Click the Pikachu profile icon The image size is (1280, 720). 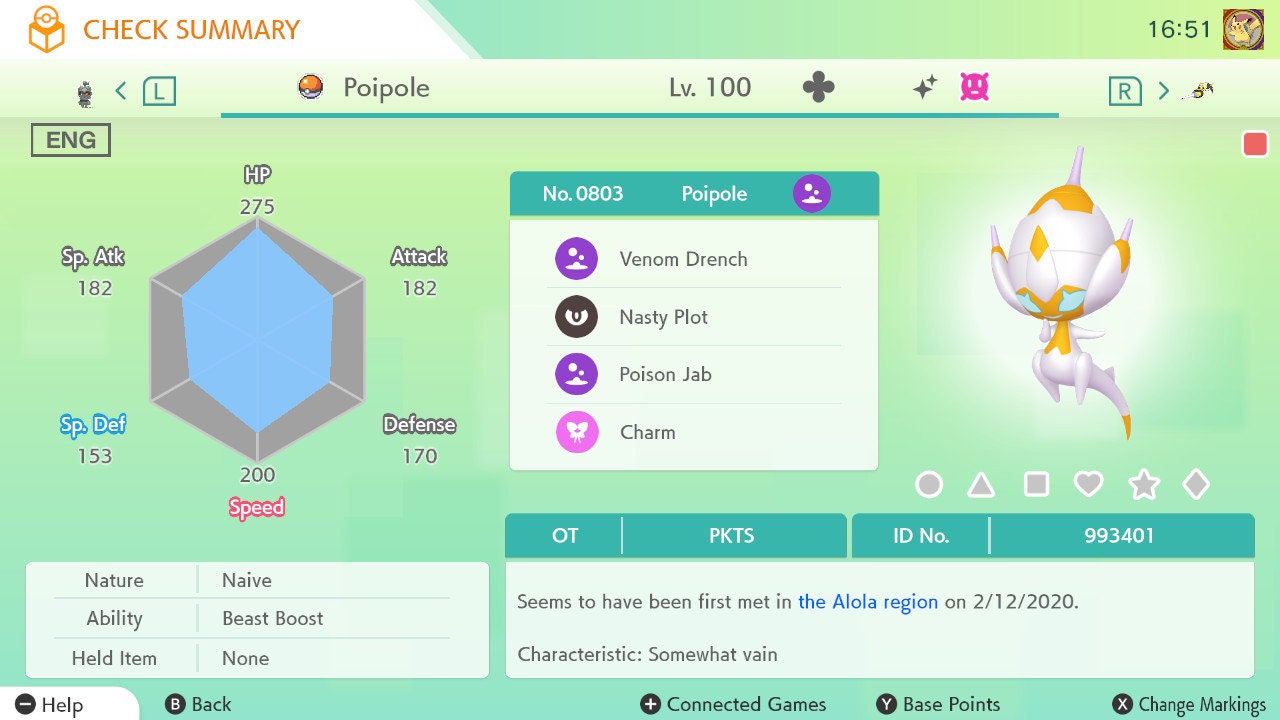(1243, 30)
